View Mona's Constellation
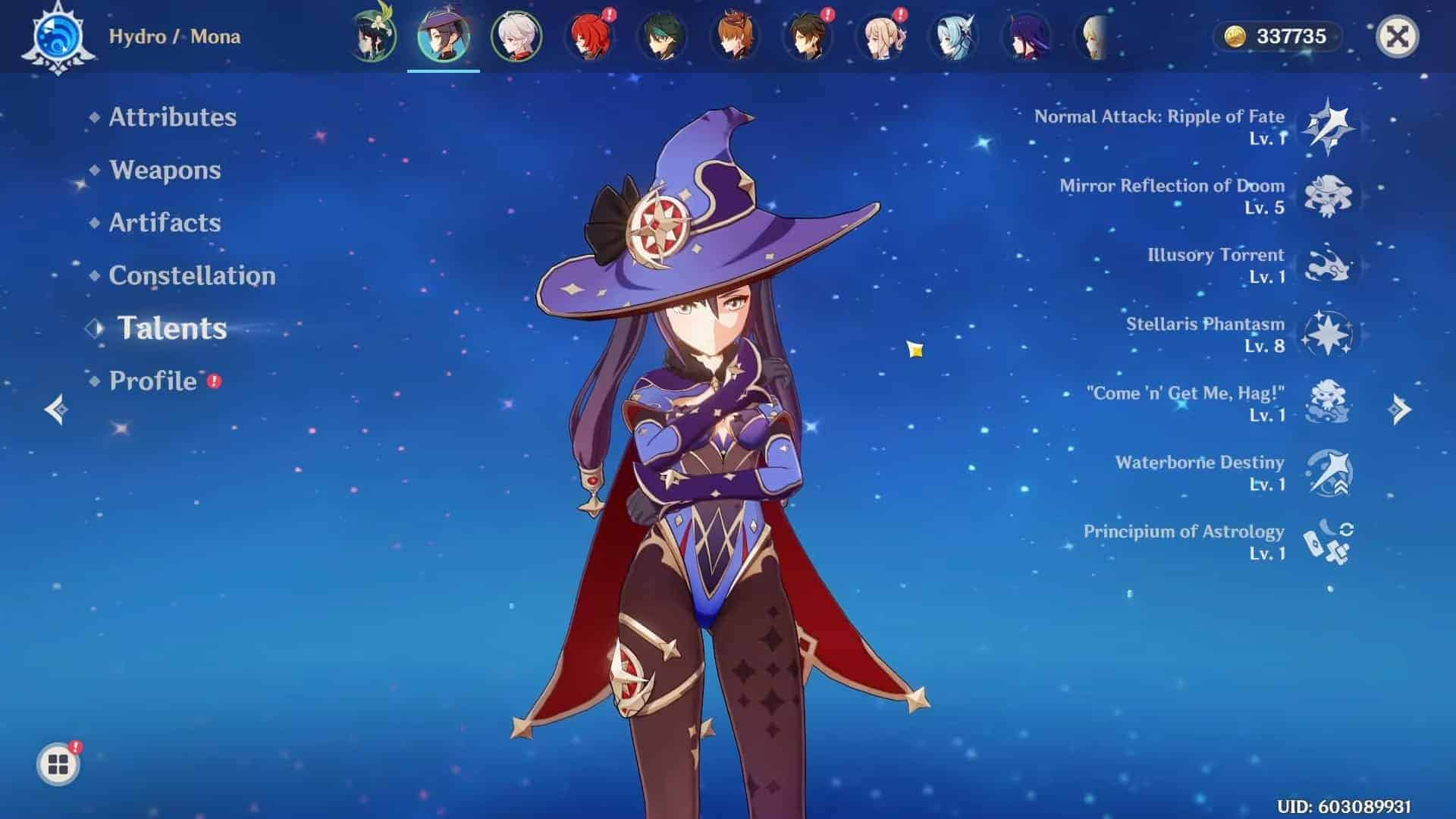The width and height of the screenshot is (1456, 819). (192, 275)
